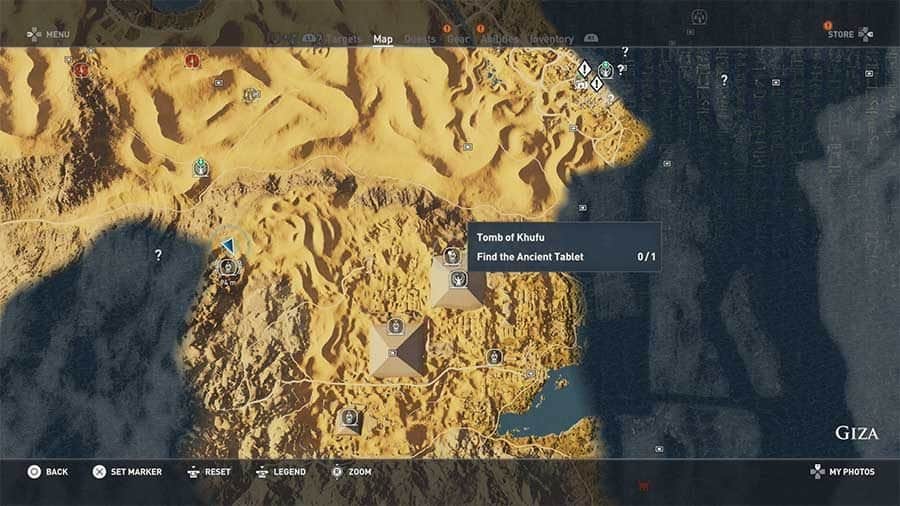Switch to the Abilities tab
The height and width of the screenshot is (506, 900).
499,40
